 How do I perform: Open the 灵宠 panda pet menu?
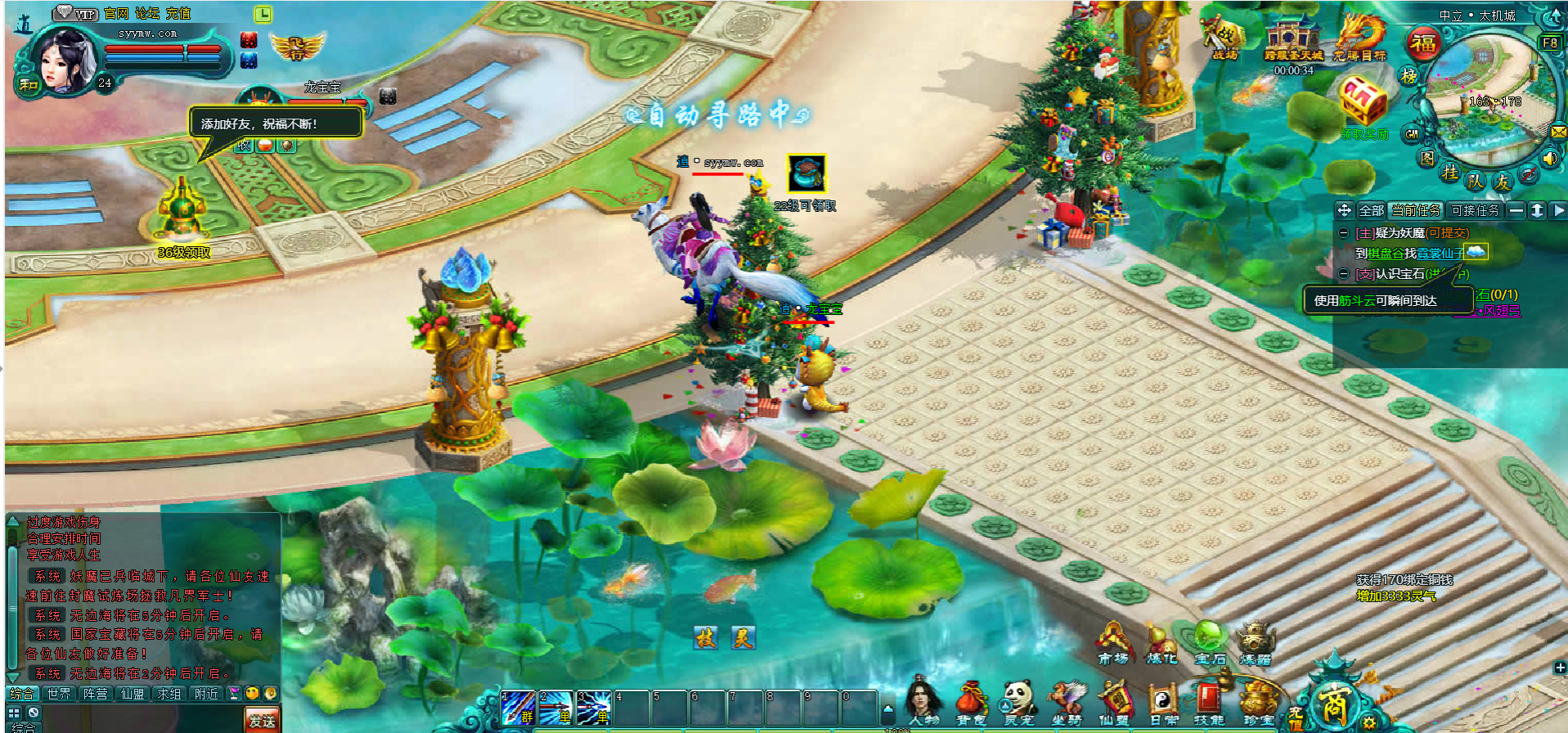point(1019,702)
